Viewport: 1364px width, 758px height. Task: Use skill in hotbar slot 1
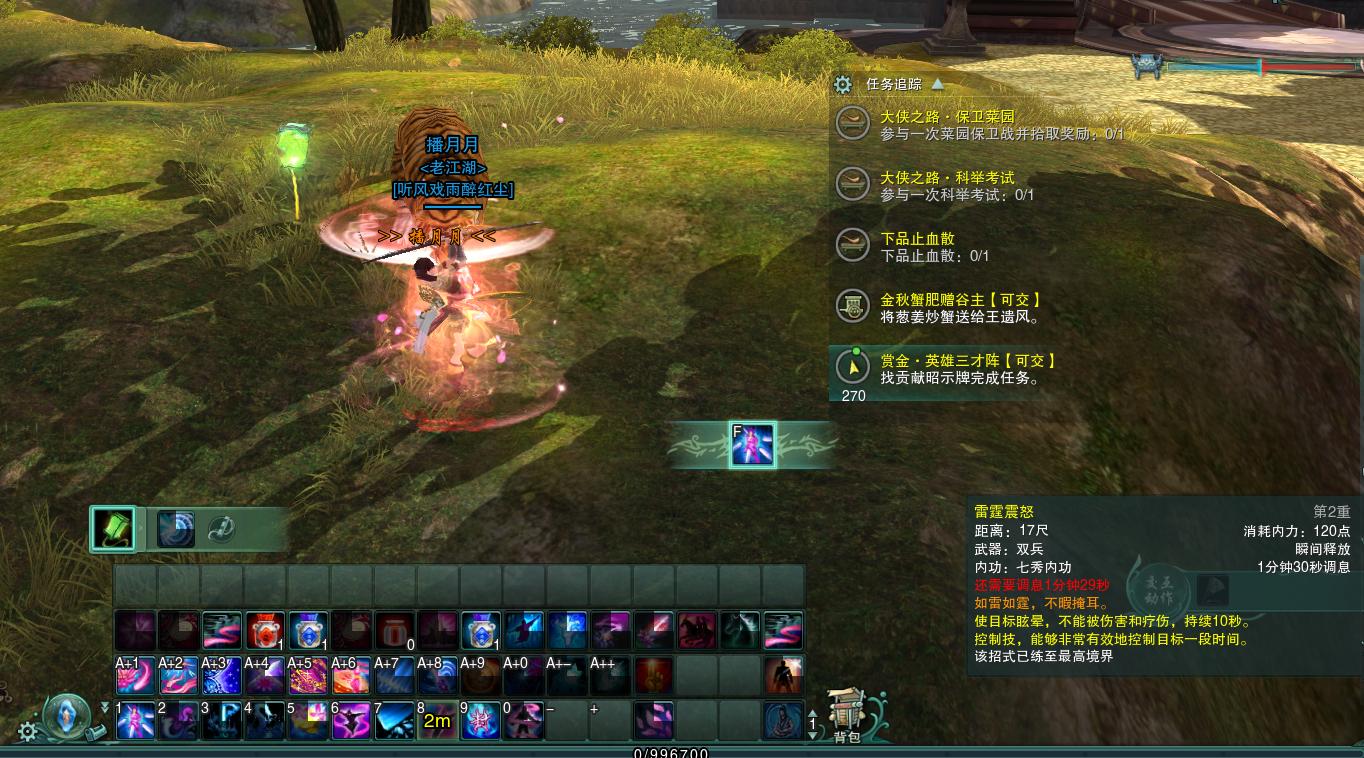(135, 720)
